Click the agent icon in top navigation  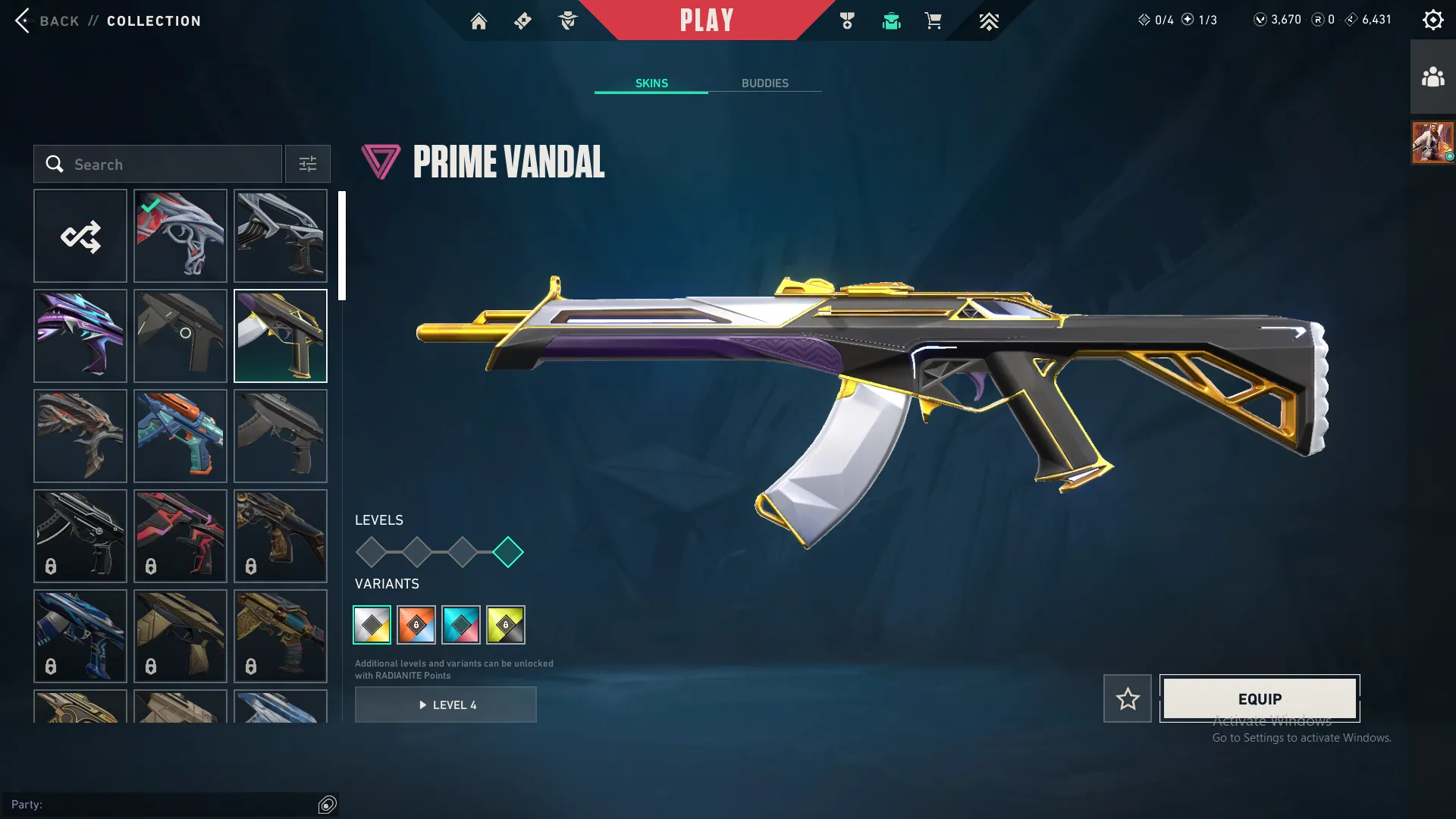tap(567, 20)
